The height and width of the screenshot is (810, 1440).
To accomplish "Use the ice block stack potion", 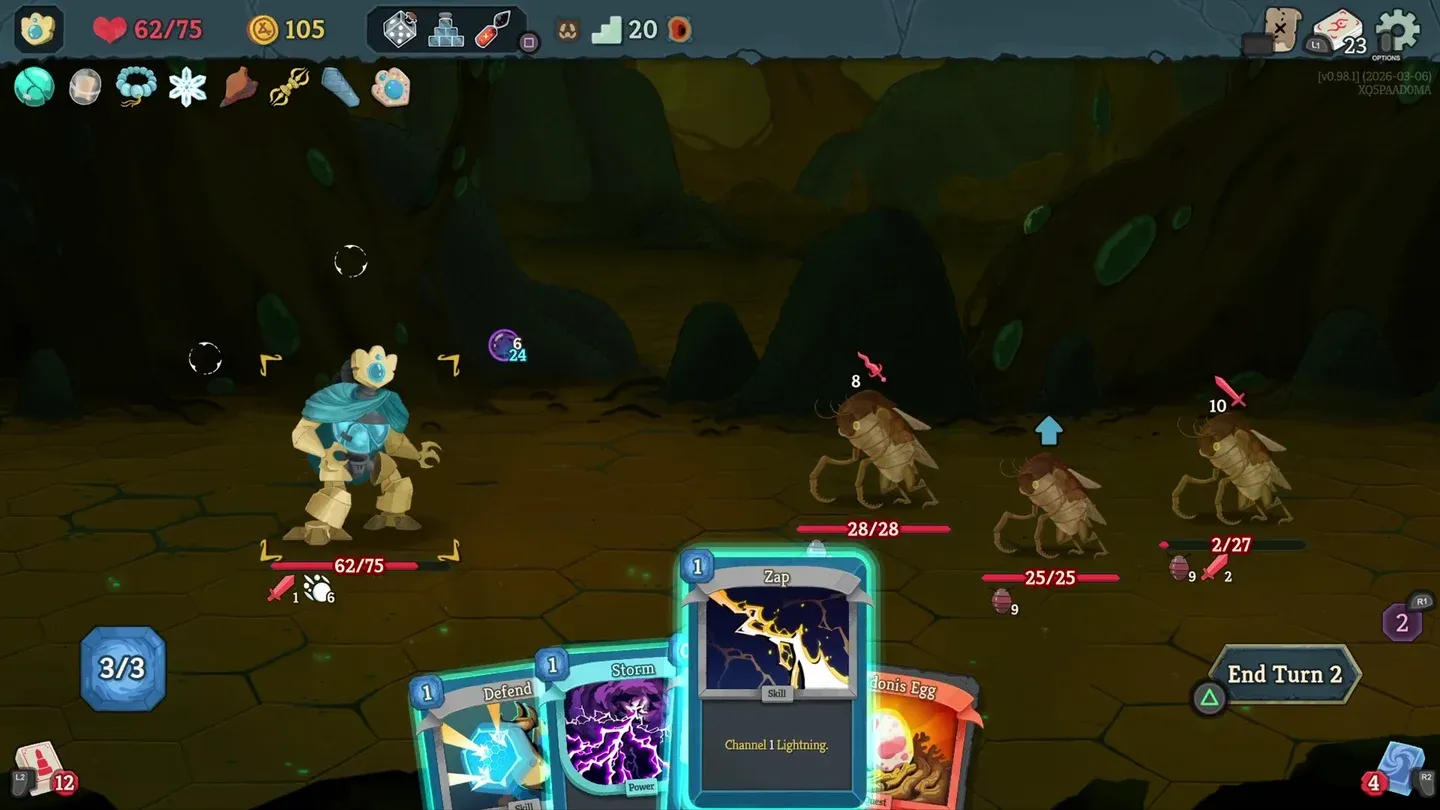I will [x=446, y=30].
